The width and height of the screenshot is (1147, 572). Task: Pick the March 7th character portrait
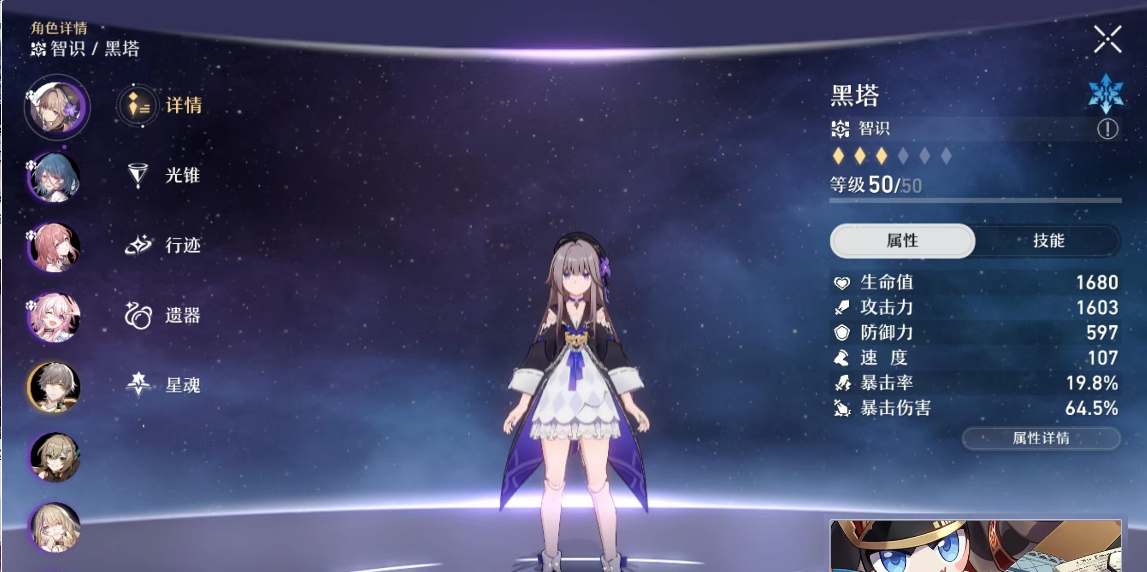53,318
